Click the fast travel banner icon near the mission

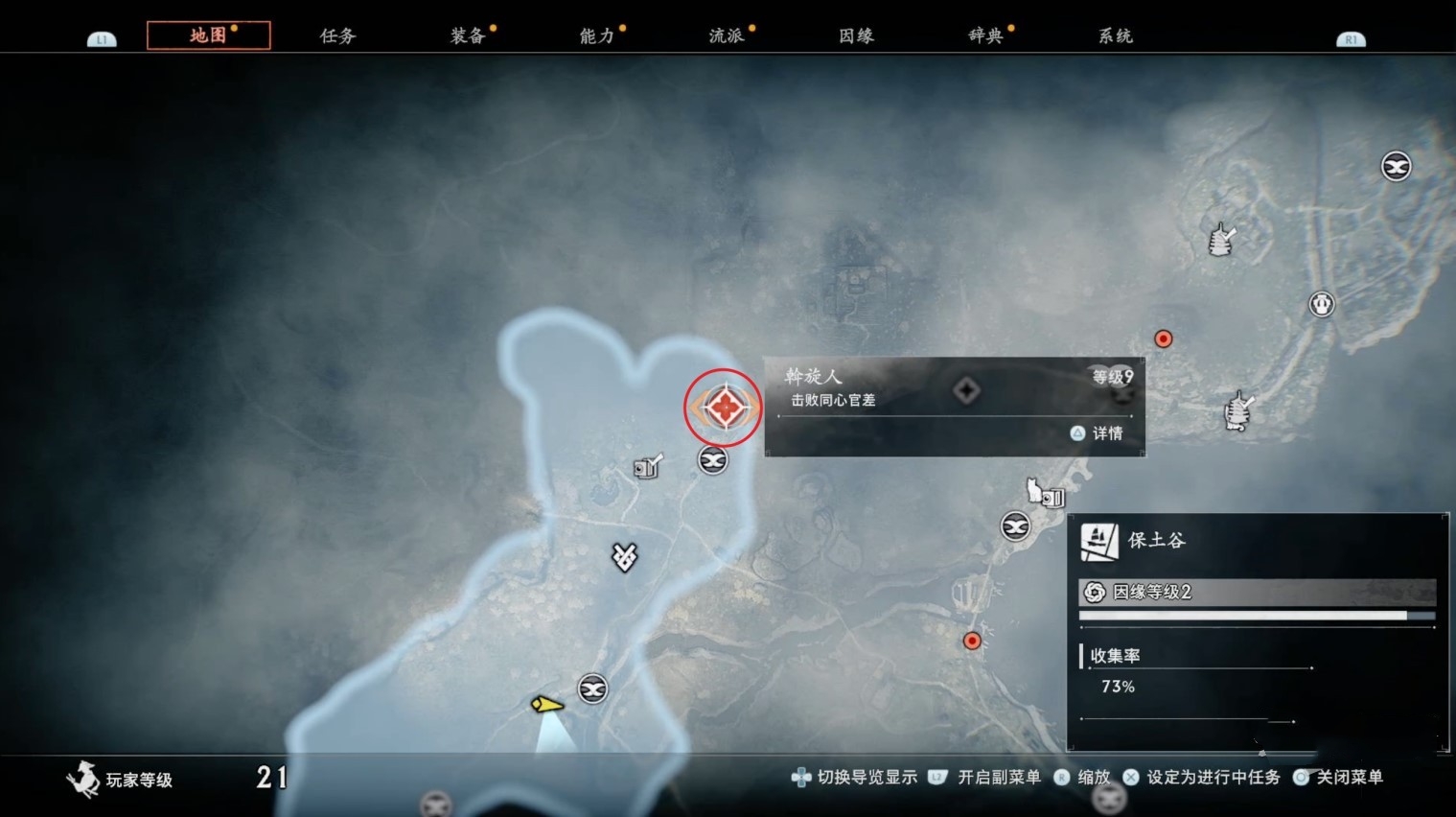712,460
